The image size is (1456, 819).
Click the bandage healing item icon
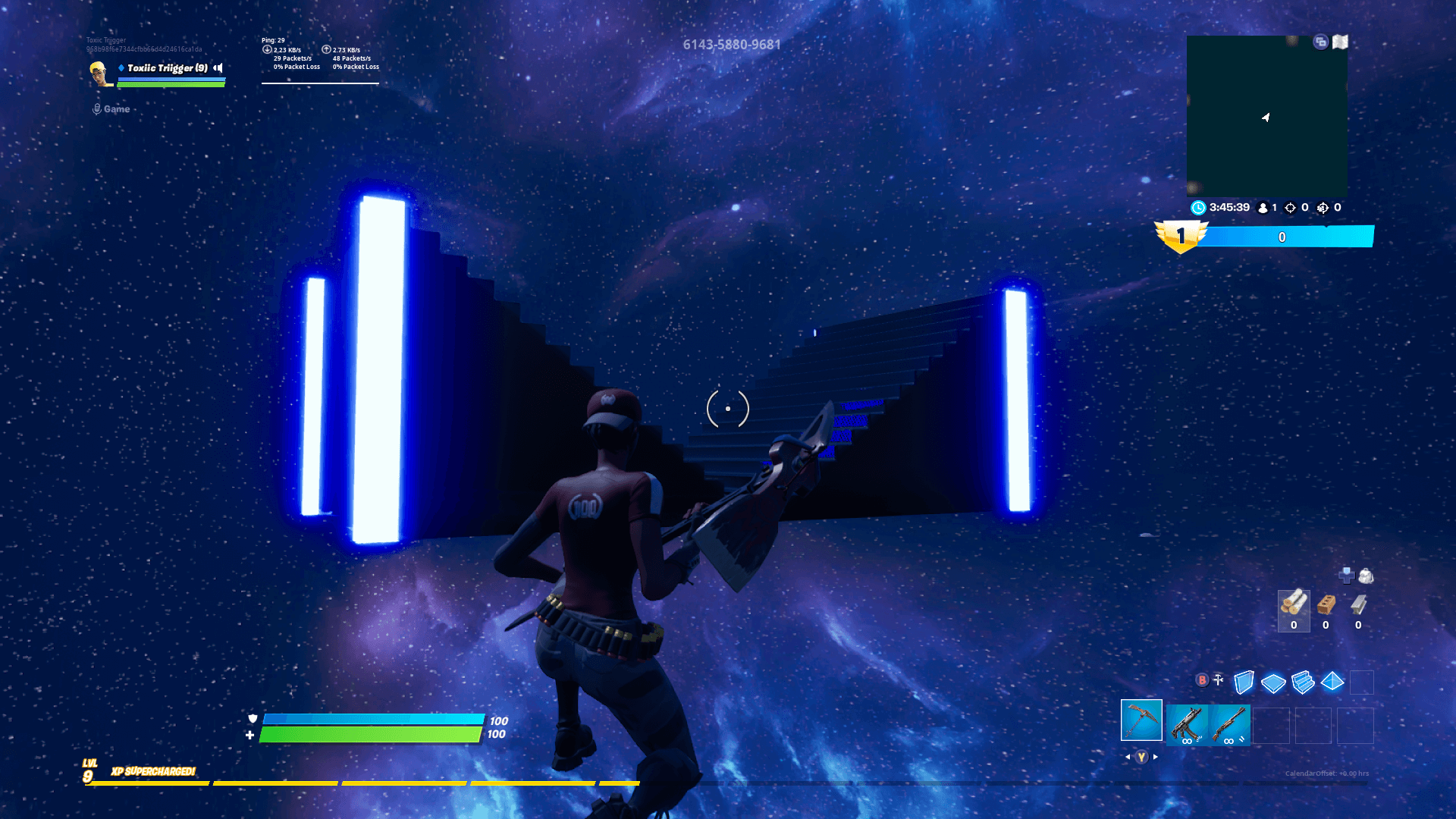[x=1347, y=574]
